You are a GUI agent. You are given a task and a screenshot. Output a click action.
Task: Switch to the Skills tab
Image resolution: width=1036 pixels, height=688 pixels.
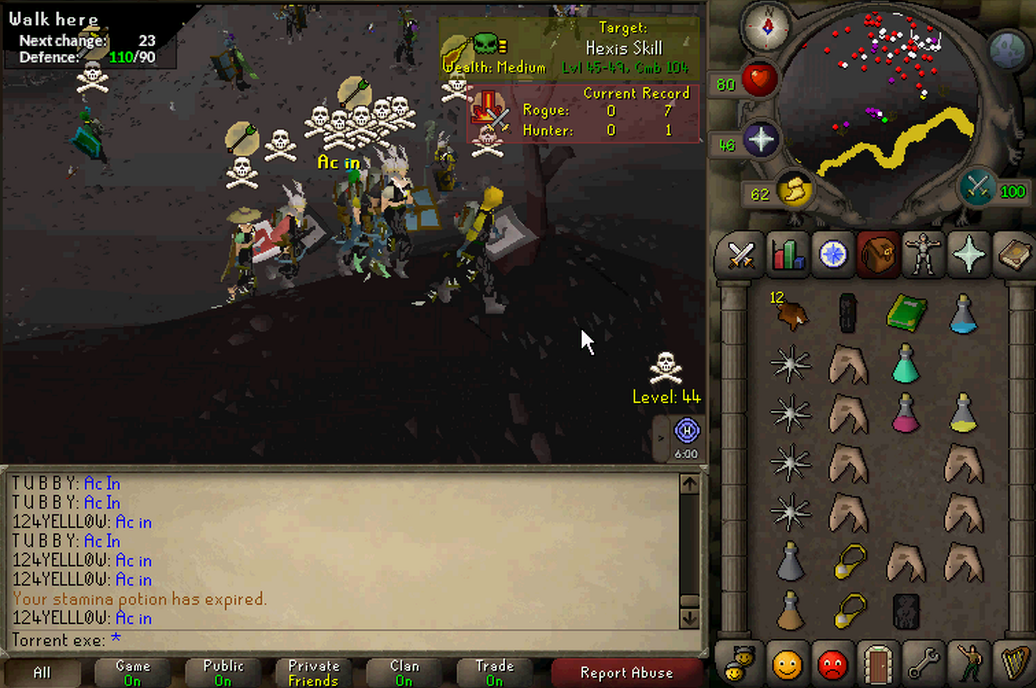(x=788, y=255)
